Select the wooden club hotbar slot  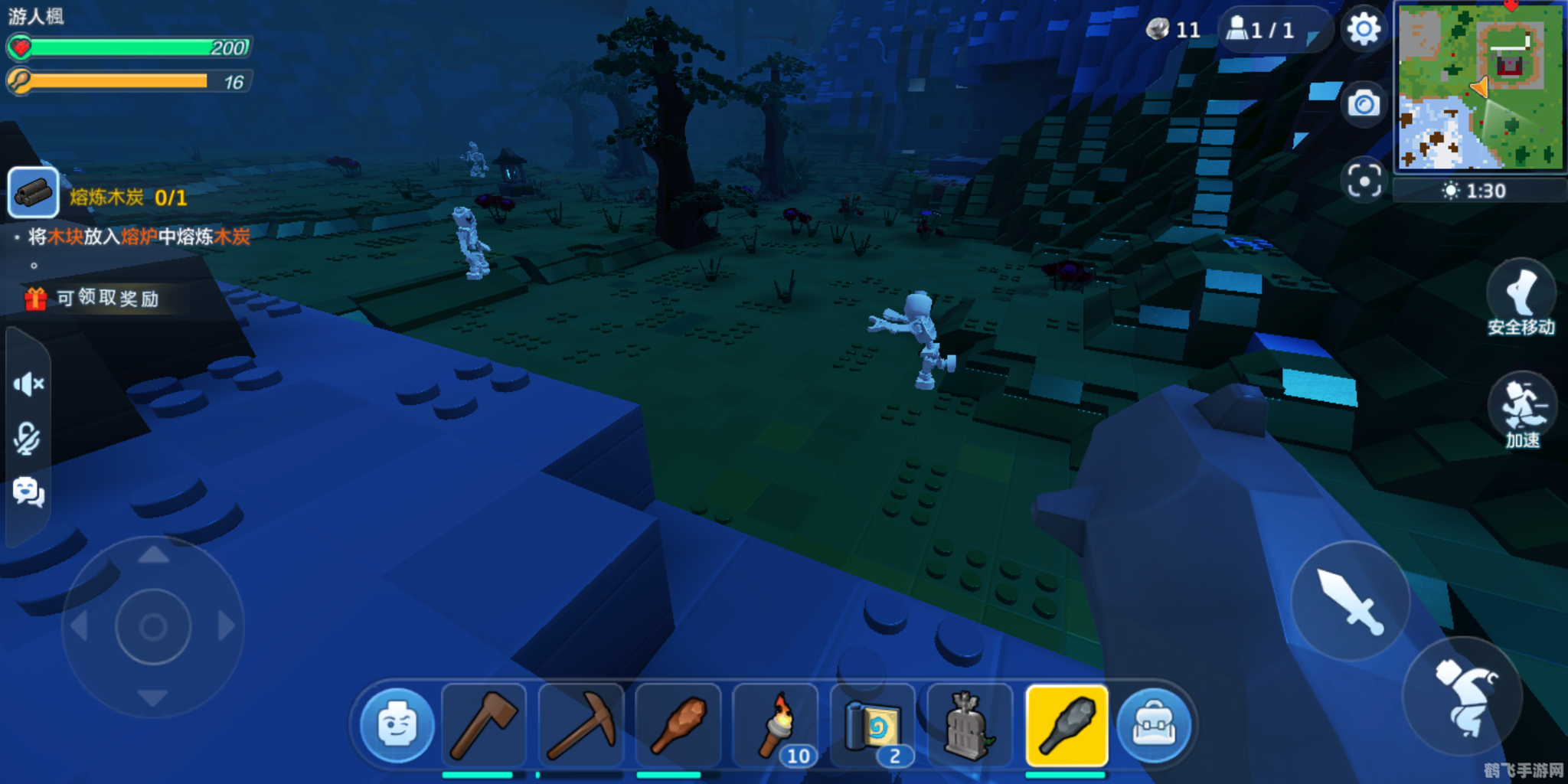pos(678,725)
